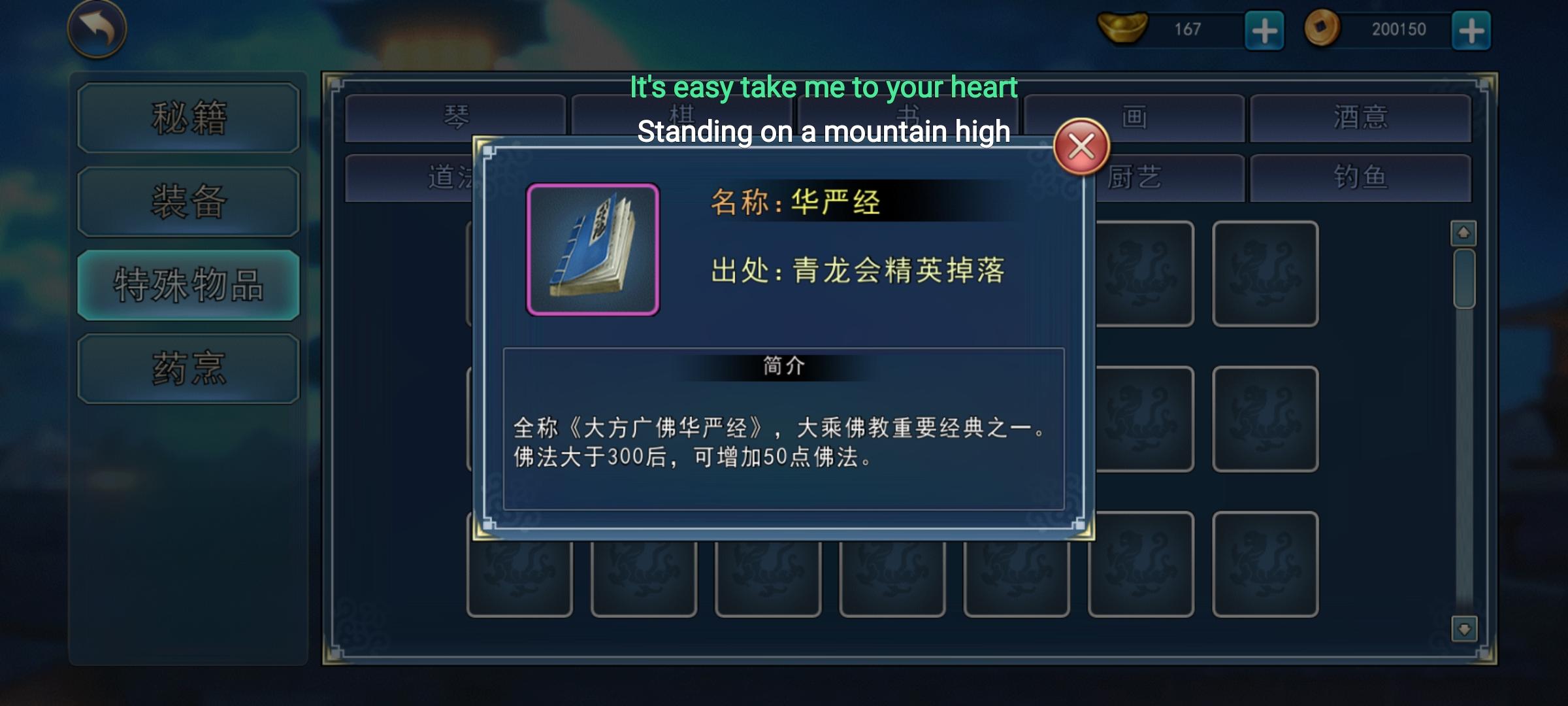
Task: Select the 琴 category tab
Action: coord(457,117)
